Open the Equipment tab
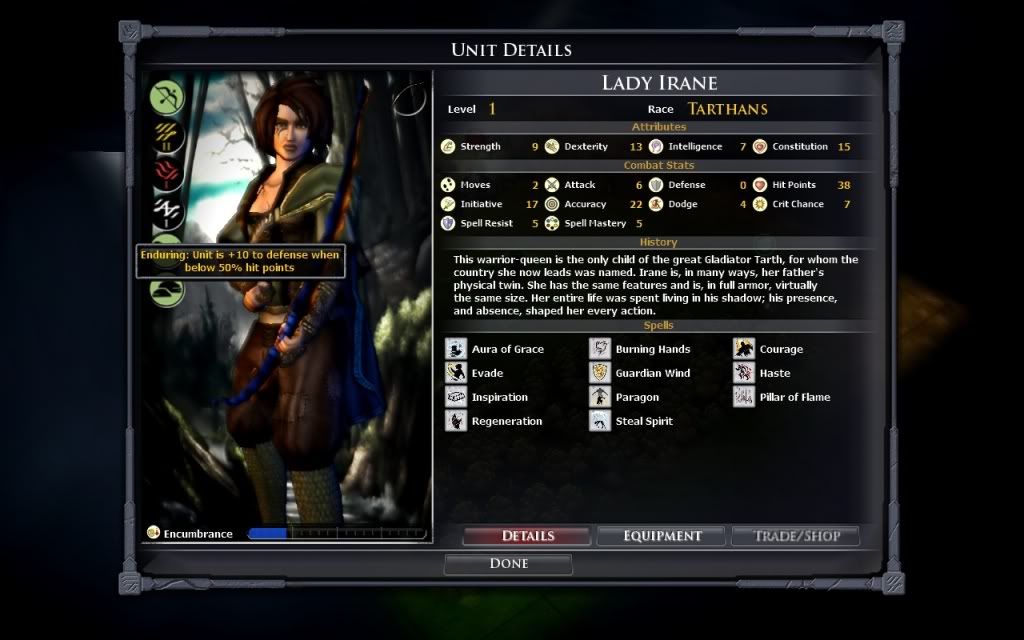The image size is (1024, 640). (662, 536)
